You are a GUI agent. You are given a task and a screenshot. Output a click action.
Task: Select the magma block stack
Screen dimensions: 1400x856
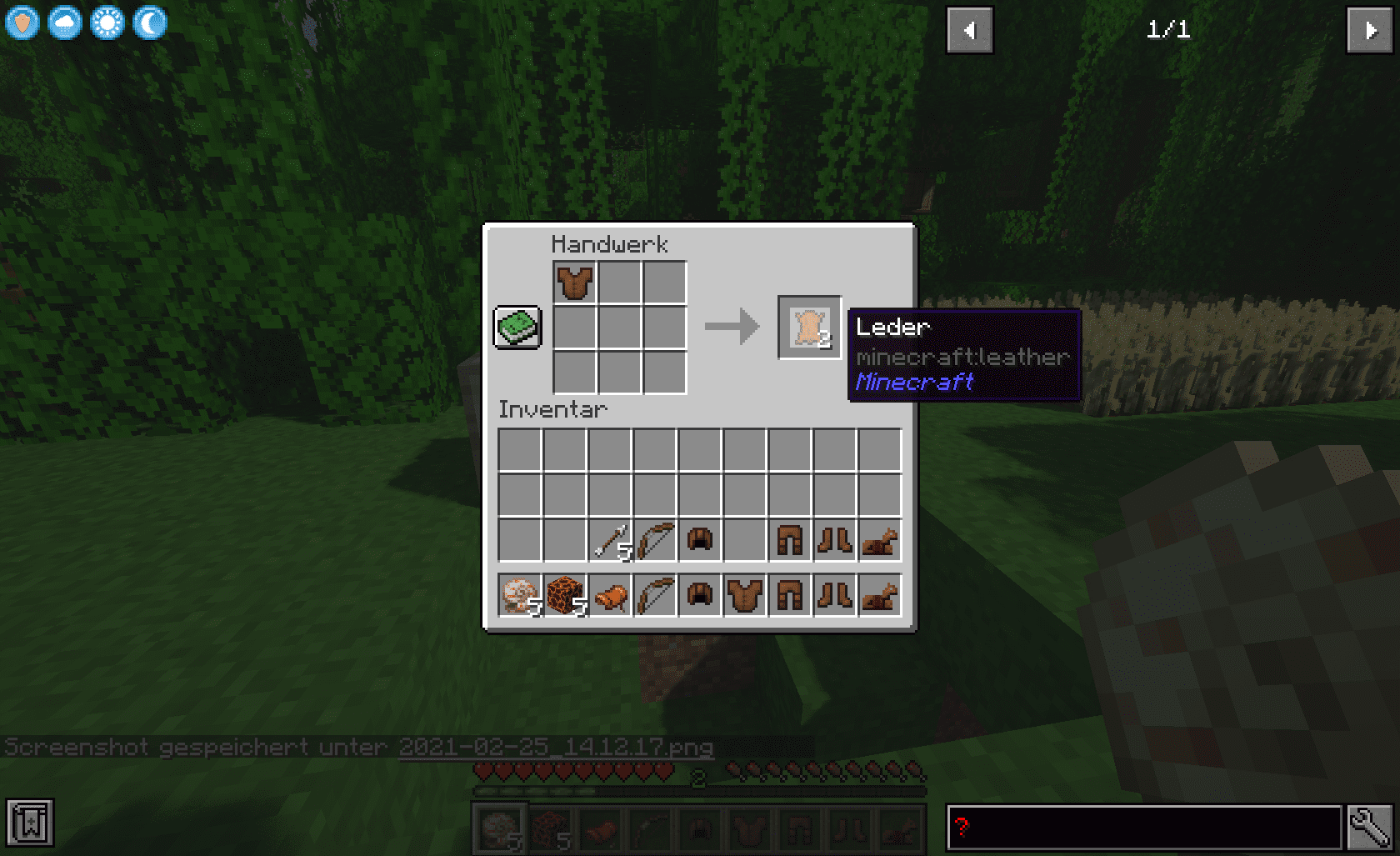tap(566, 596)
